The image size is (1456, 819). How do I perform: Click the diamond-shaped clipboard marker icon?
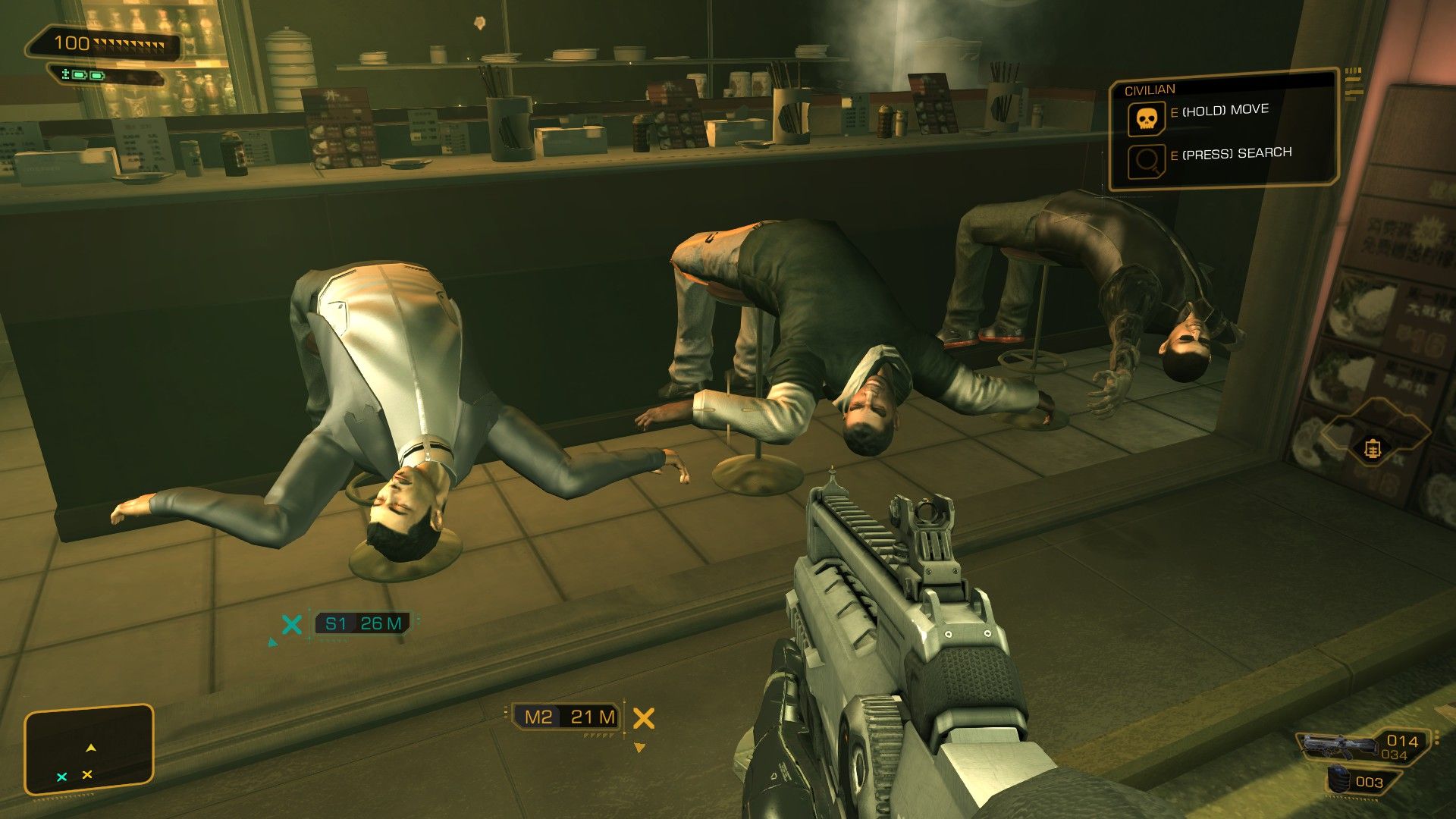(x=1372, y=449)
